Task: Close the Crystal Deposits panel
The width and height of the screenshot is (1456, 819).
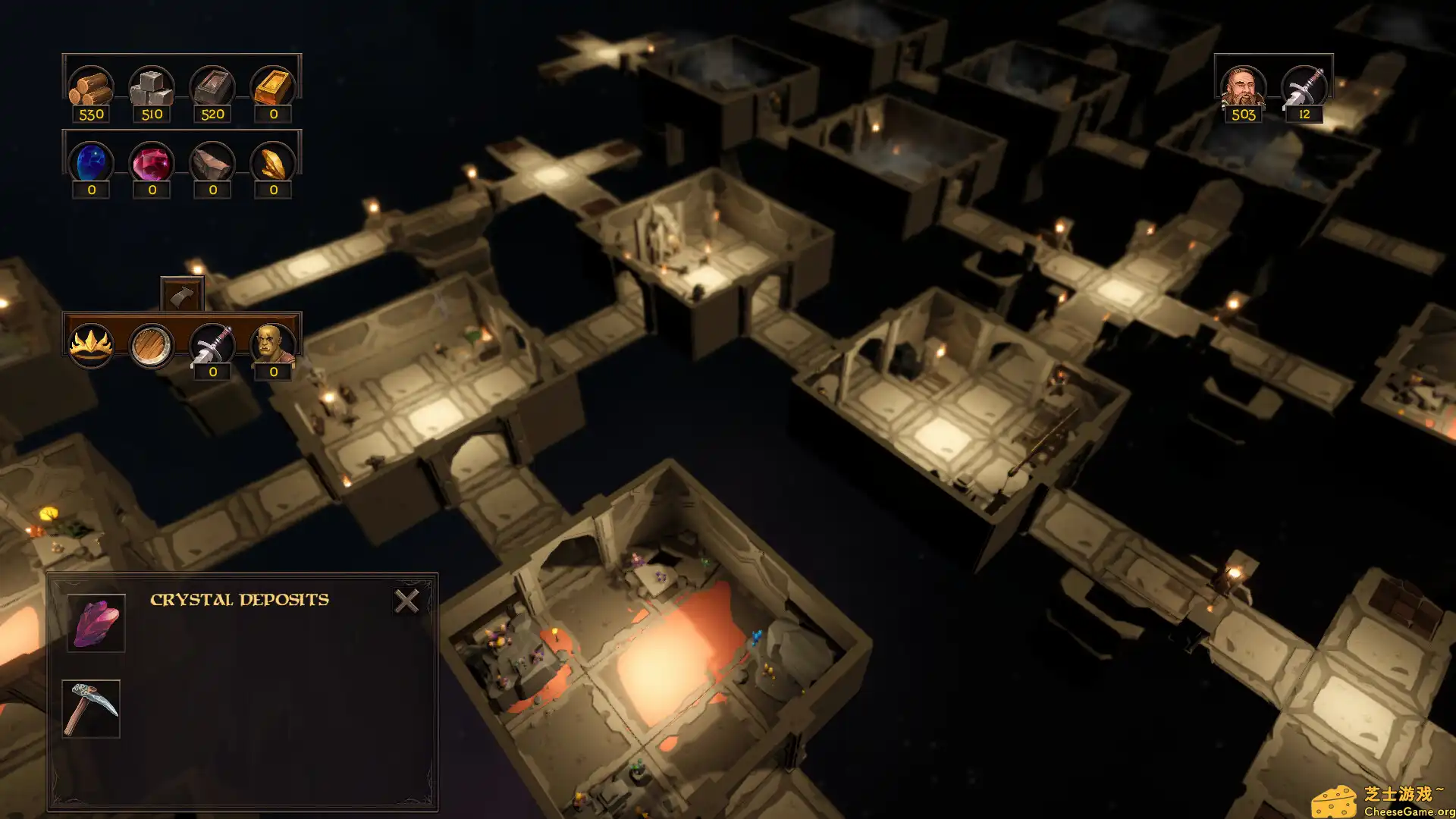Action: point(408,600)
